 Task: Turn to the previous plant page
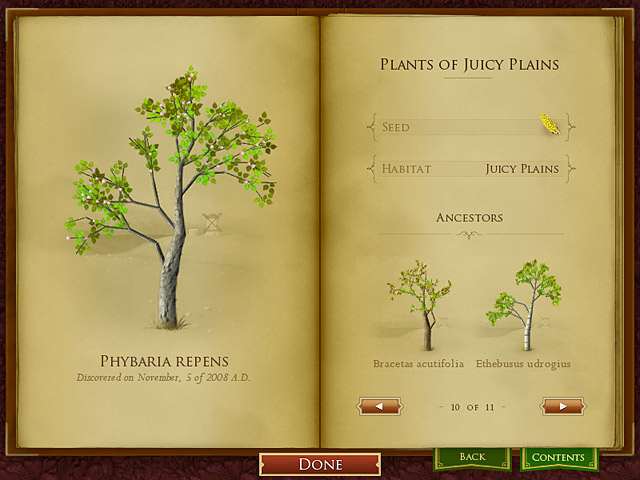(x=379, y=406)
